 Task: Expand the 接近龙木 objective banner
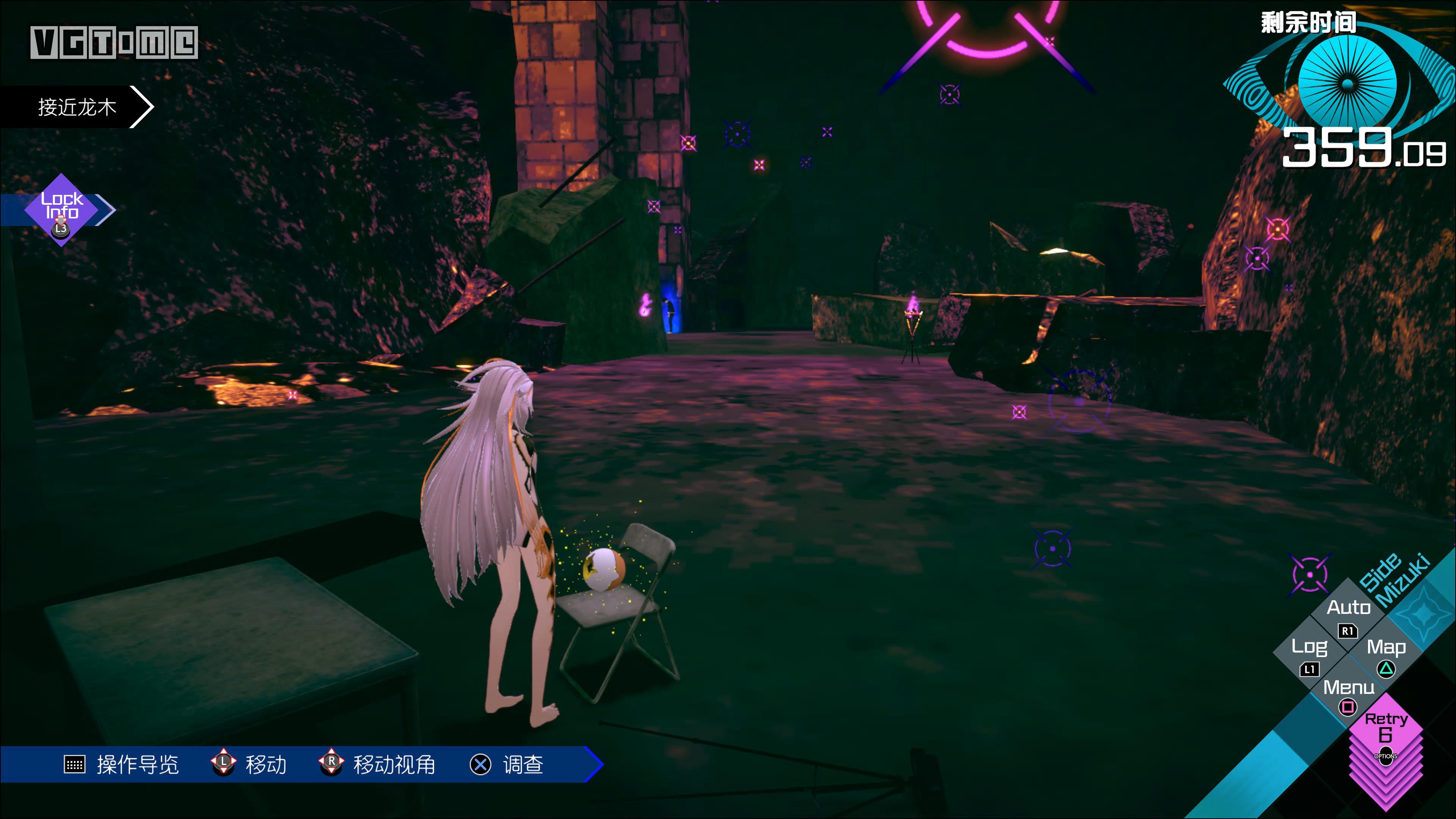(77, 107)
